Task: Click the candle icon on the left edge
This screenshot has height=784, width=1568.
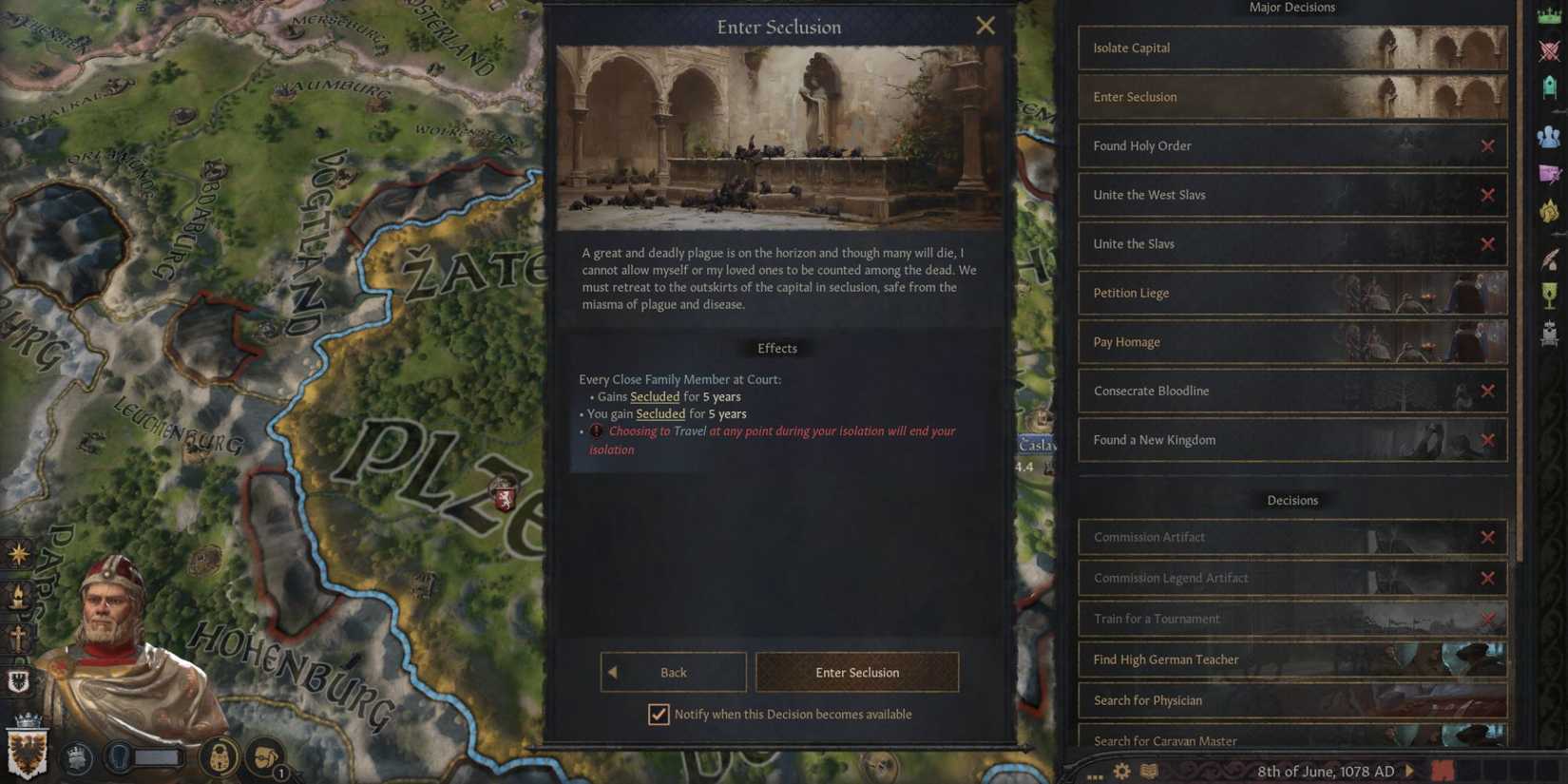Action: coord(18,596)
